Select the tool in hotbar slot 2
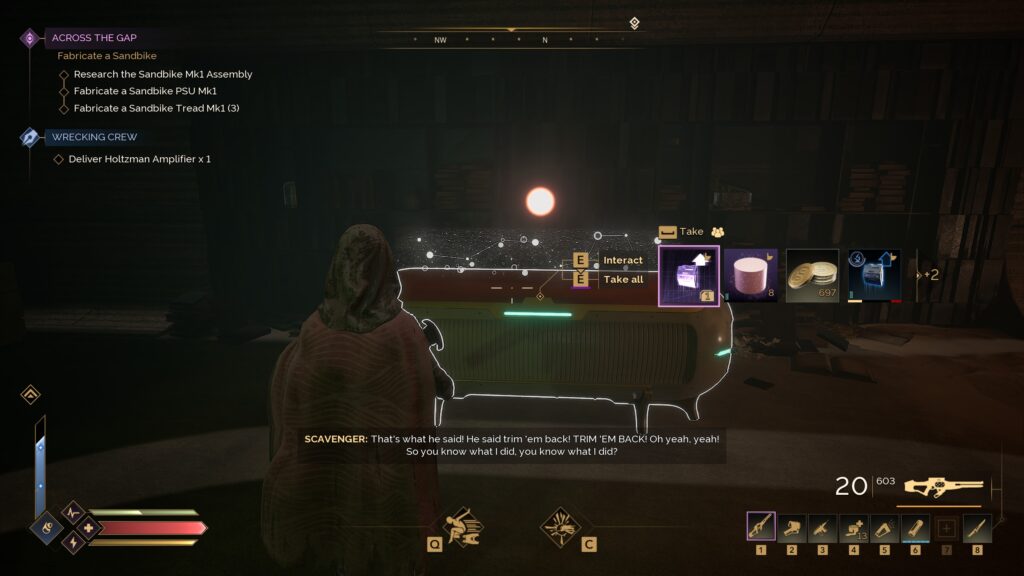The height and width of the screenshot is (576, 1024). (x=792, y=527)
